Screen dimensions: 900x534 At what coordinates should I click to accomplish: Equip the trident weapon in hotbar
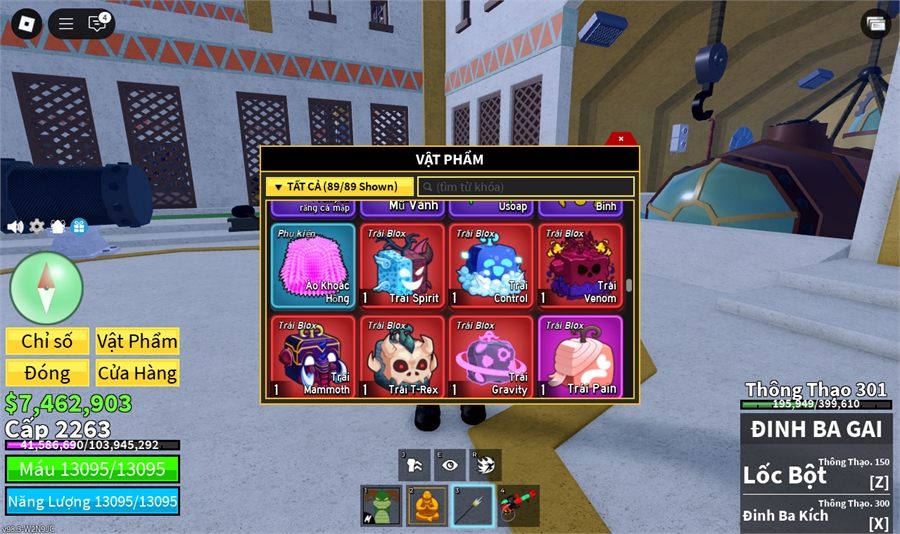click(x=472, y=506)
